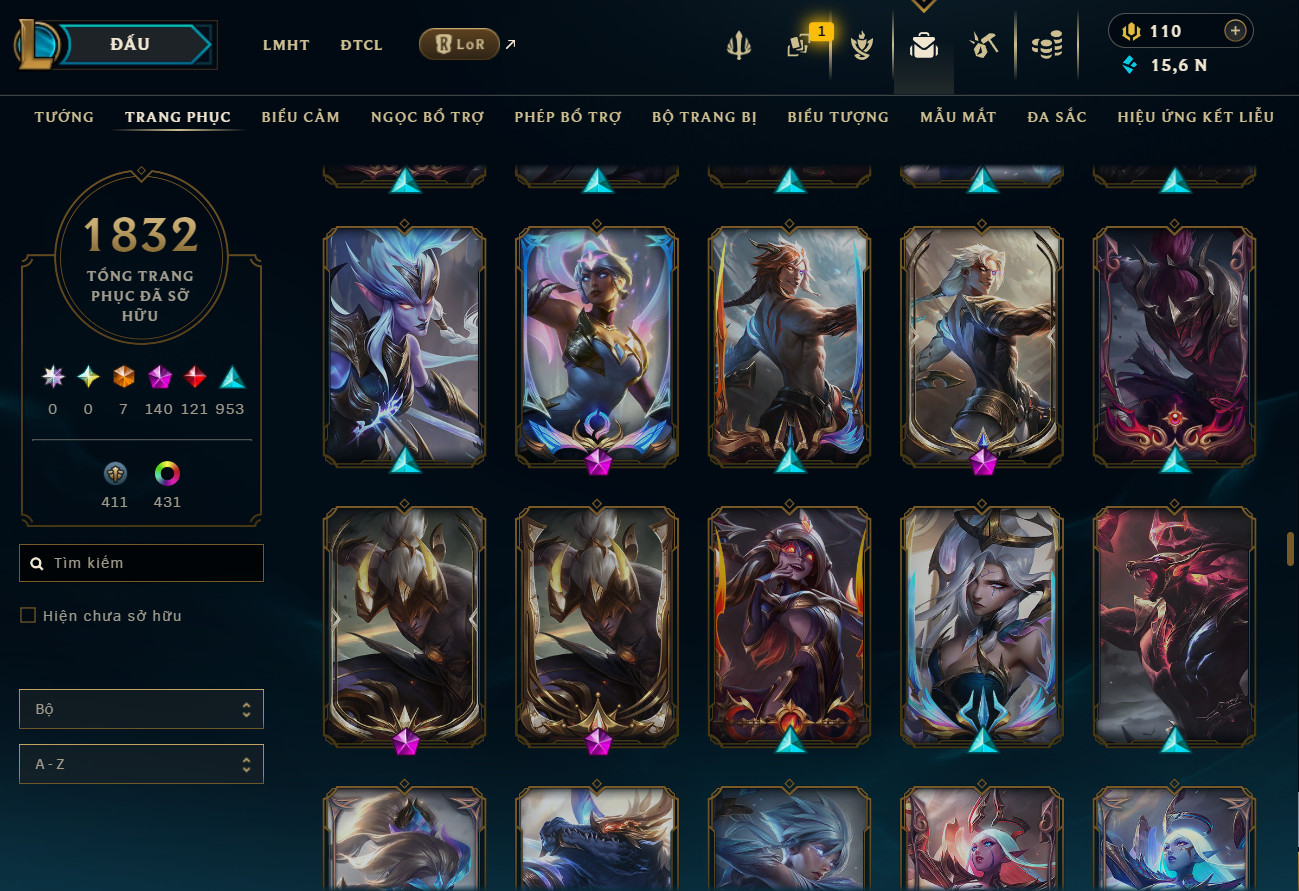Viewport: 1299px width, 891px height.
Task: Show the BỘ TRANG BỊ tab
Action: coord(704,117)
